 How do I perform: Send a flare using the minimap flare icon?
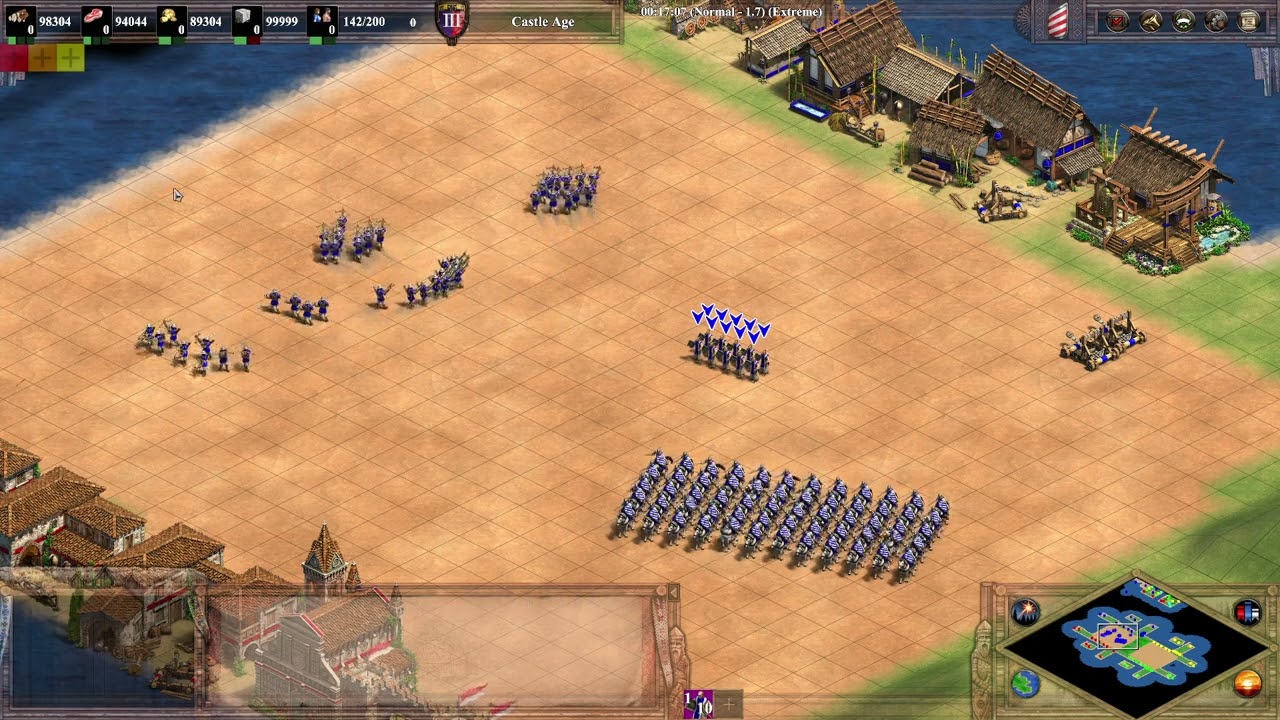[x=1025, y=613]
